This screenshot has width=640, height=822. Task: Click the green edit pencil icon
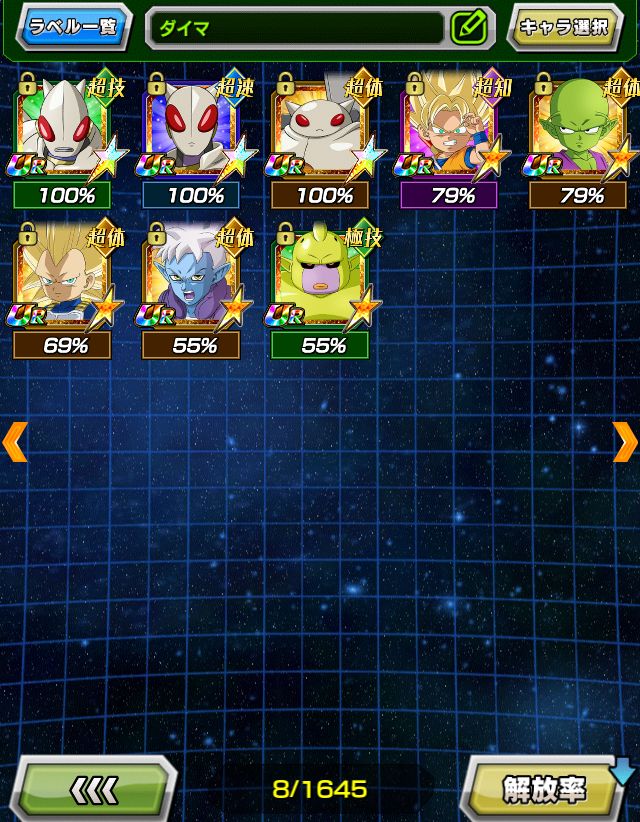pos(468,27)
